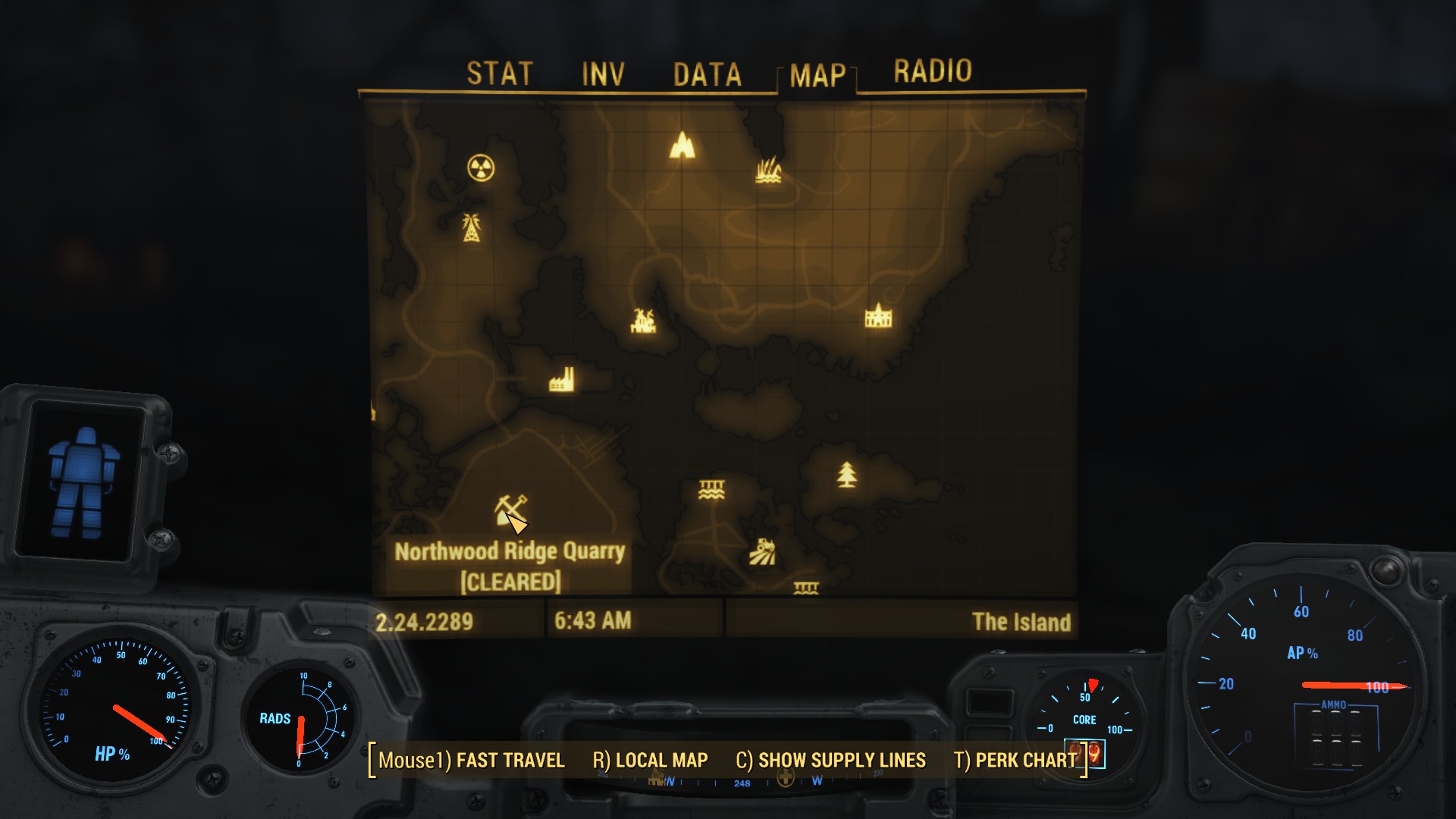Choose the farm tractor map marker
This screenshot has width=1456, height=819.
point(762,552)
